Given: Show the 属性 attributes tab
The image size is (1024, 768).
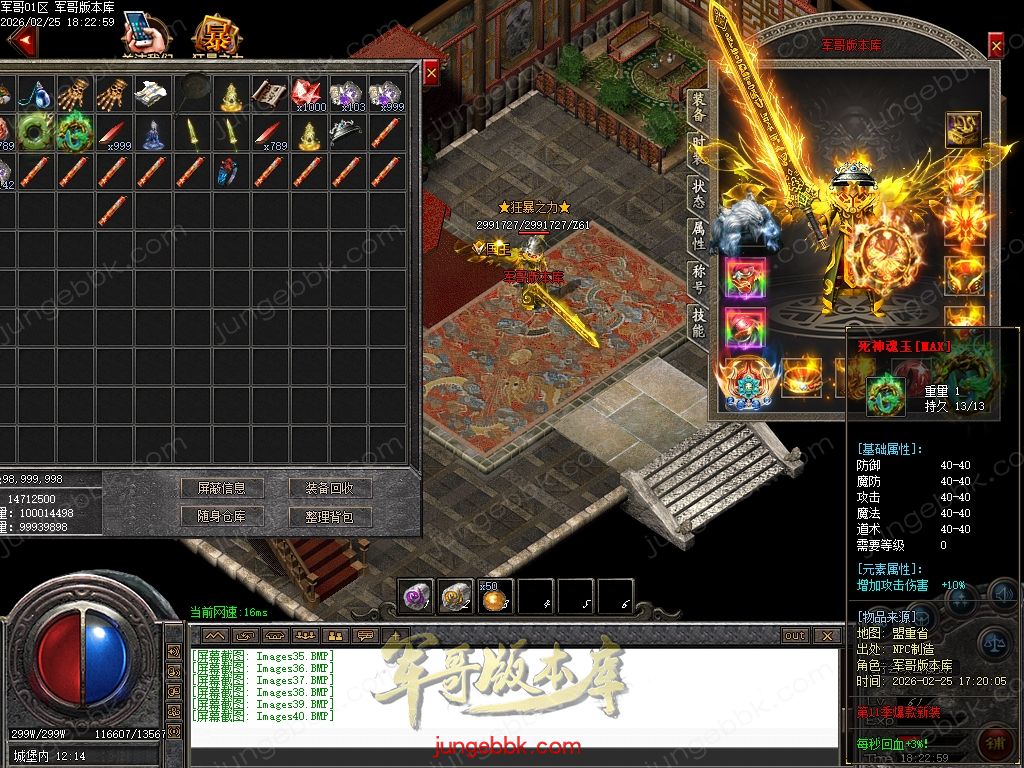Looking at the screenshot, I should (x=698, y=236).
